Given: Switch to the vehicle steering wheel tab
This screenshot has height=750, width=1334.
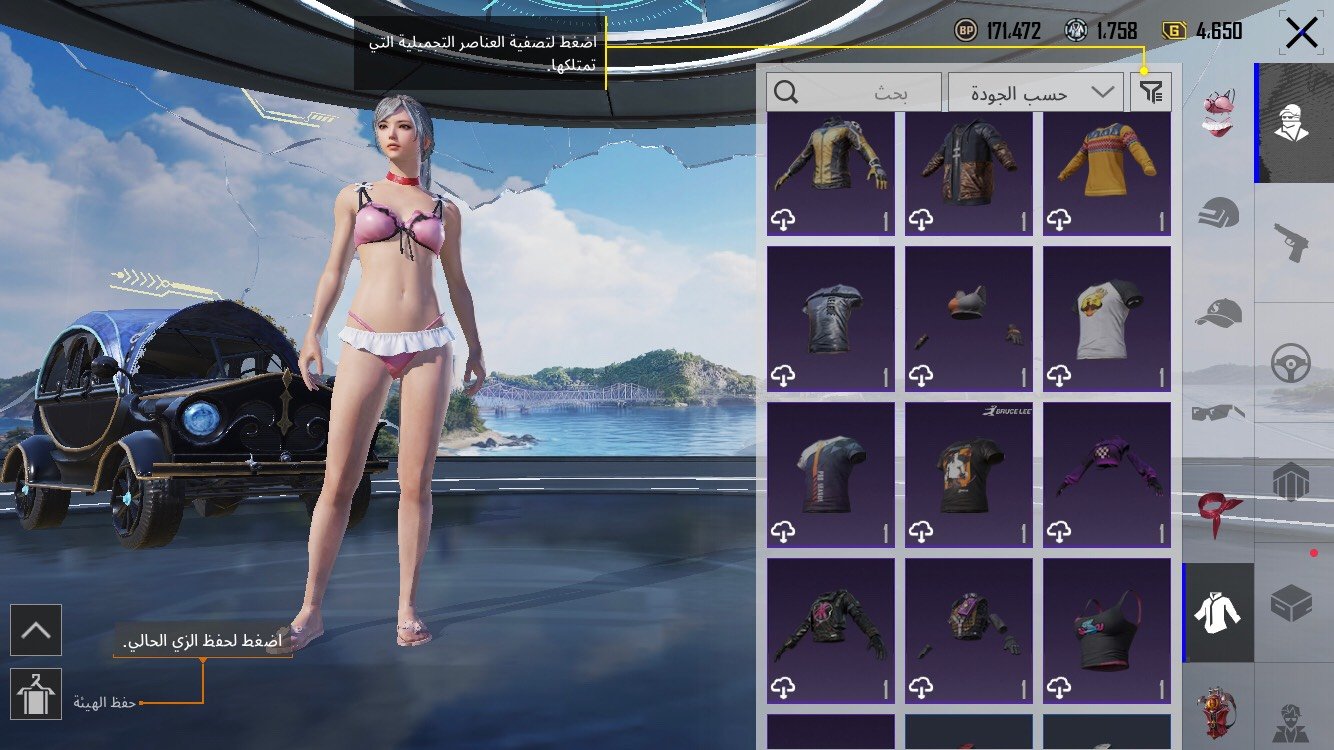Looking at the screenshot, I should point(1292,363).
